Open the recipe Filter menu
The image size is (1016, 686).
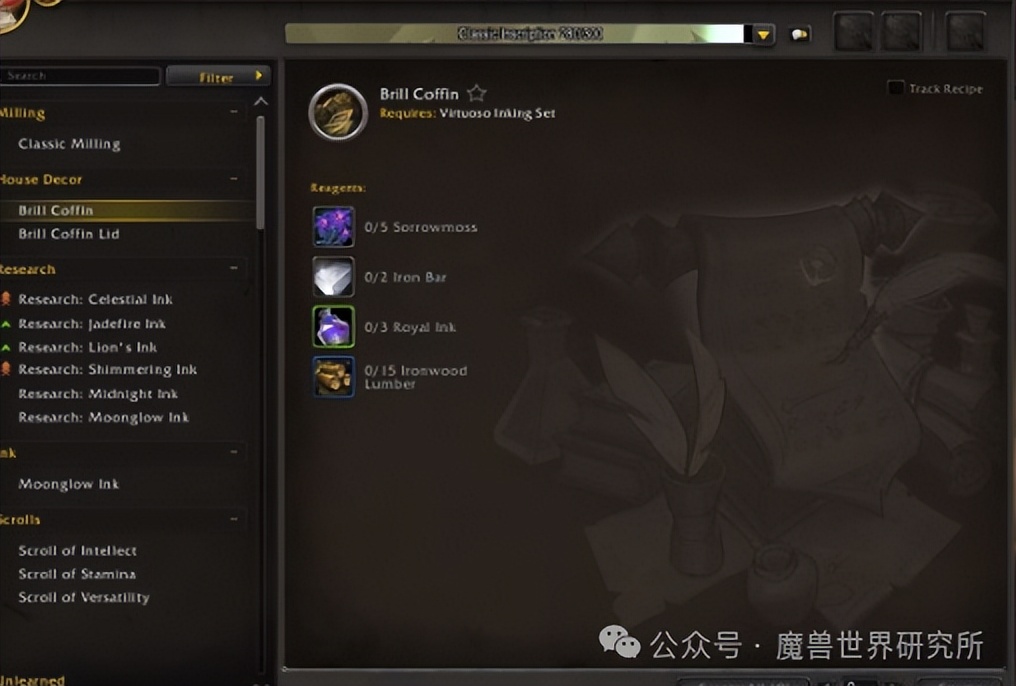218,77
